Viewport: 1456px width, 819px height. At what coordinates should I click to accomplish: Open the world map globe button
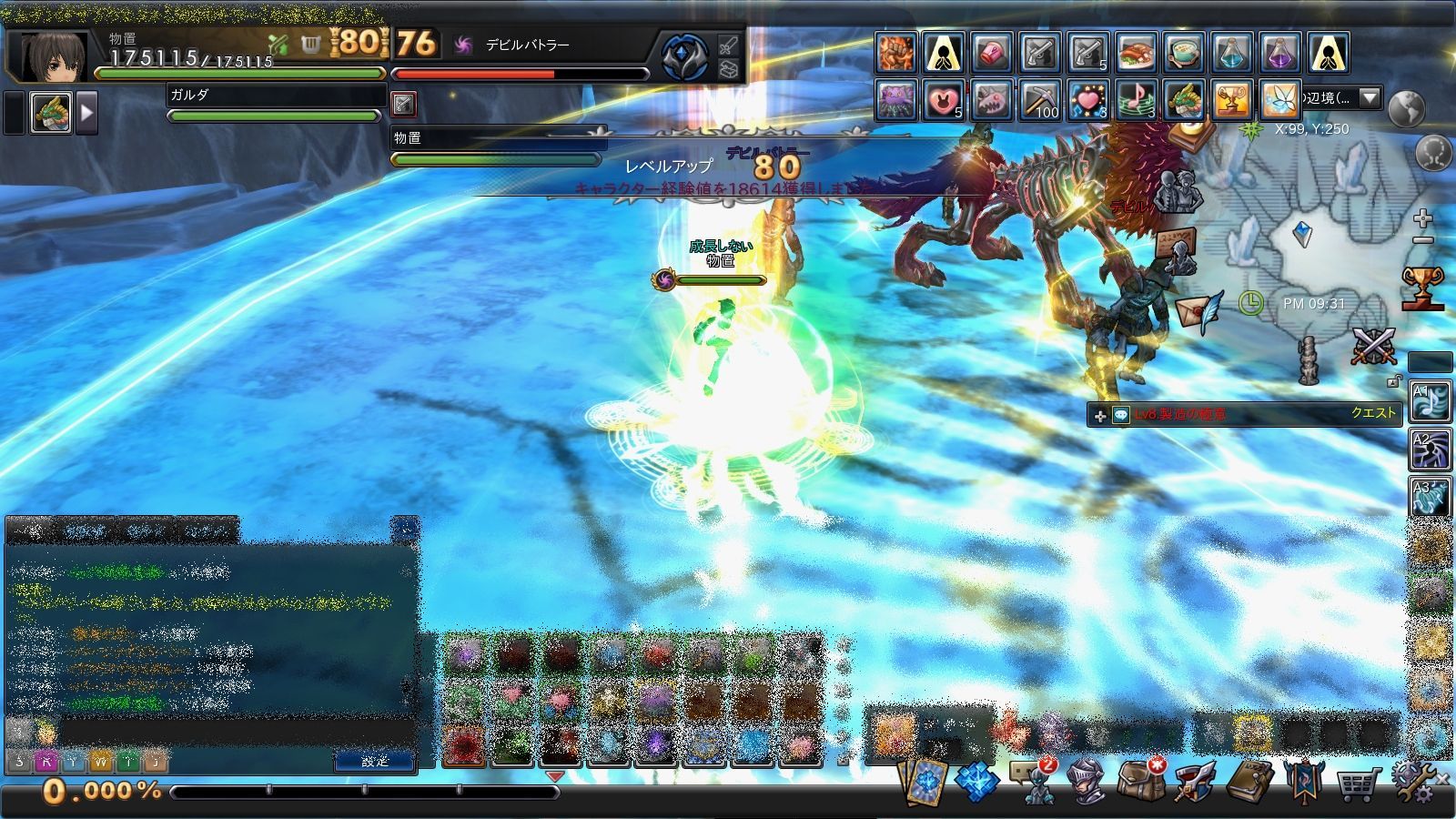coord(1406,108)
